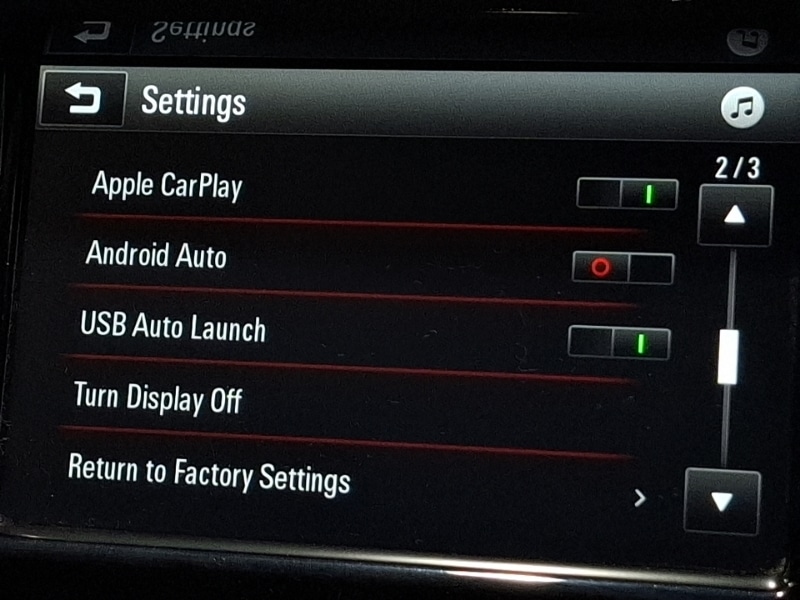The width and height of the screenshot is (800, 600).
Task: Open the music note audio shortcut
Action: point(742,107)
